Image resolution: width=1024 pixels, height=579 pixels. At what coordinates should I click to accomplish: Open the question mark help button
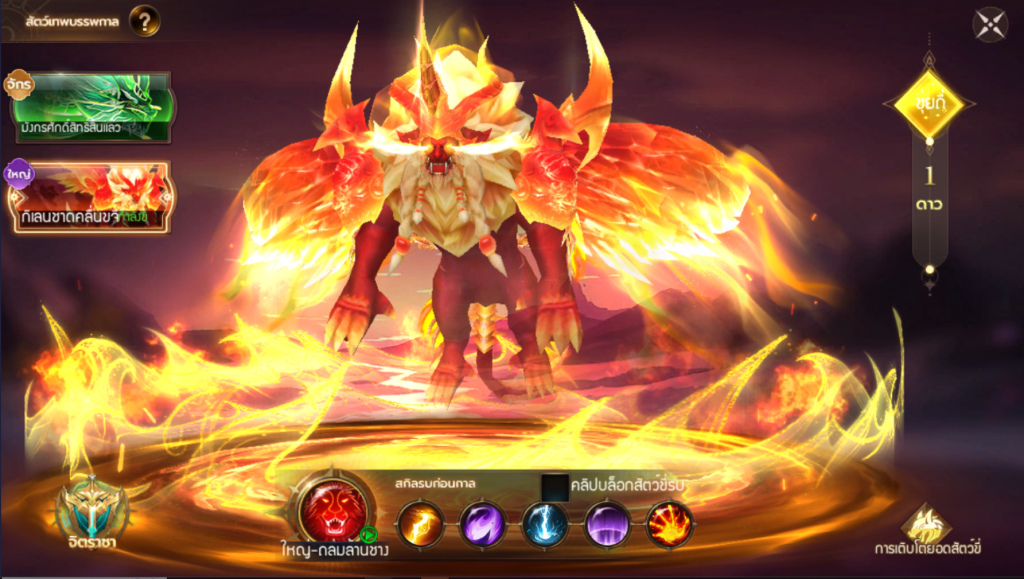[144, 20]
